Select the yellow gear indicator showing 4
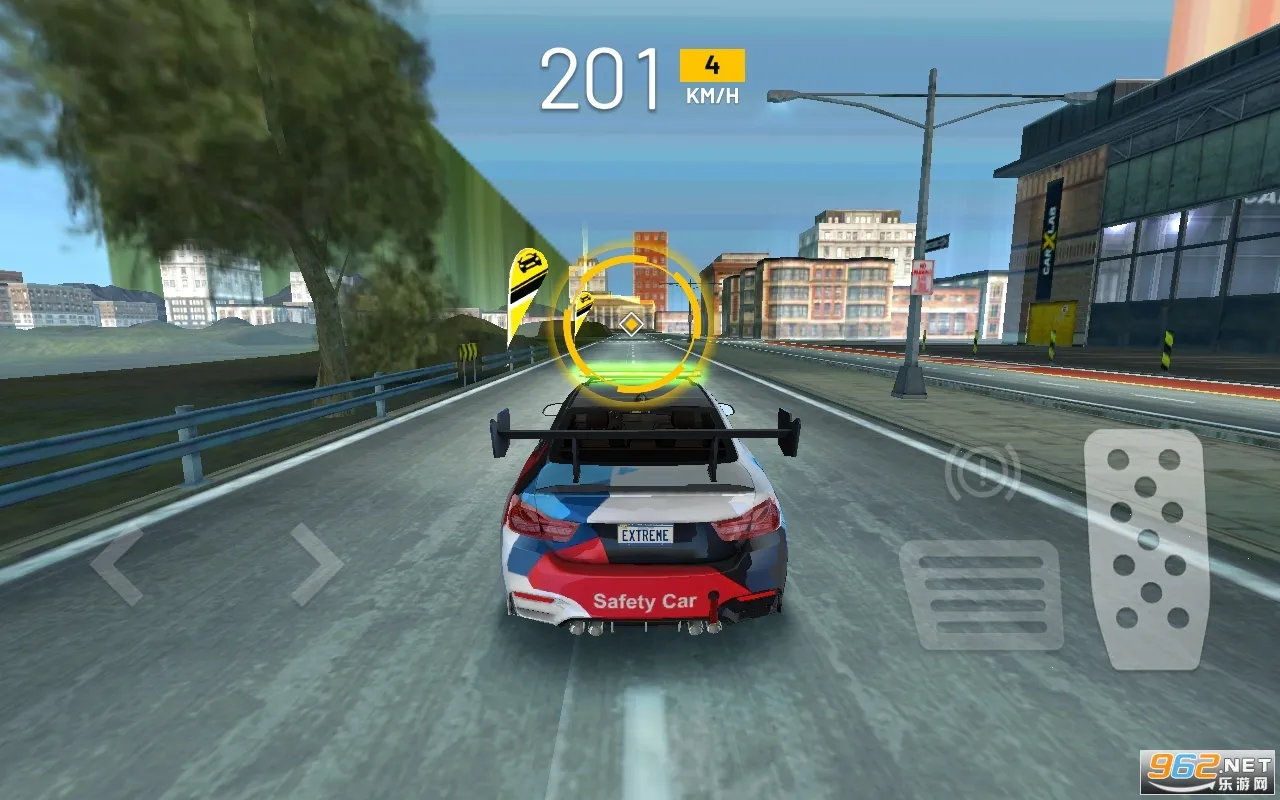 710,66
